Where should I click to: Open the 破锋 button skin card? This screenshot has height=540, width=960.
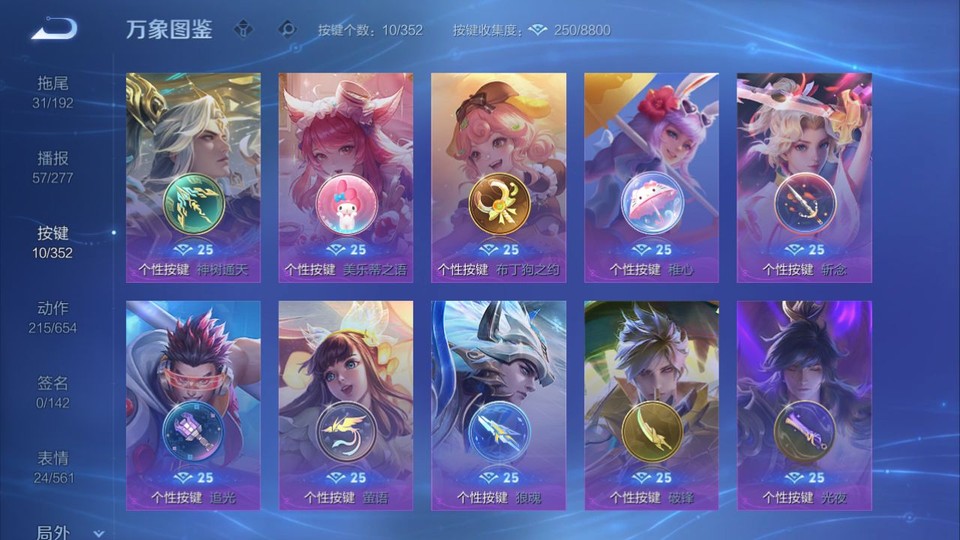tap(651, 405)
